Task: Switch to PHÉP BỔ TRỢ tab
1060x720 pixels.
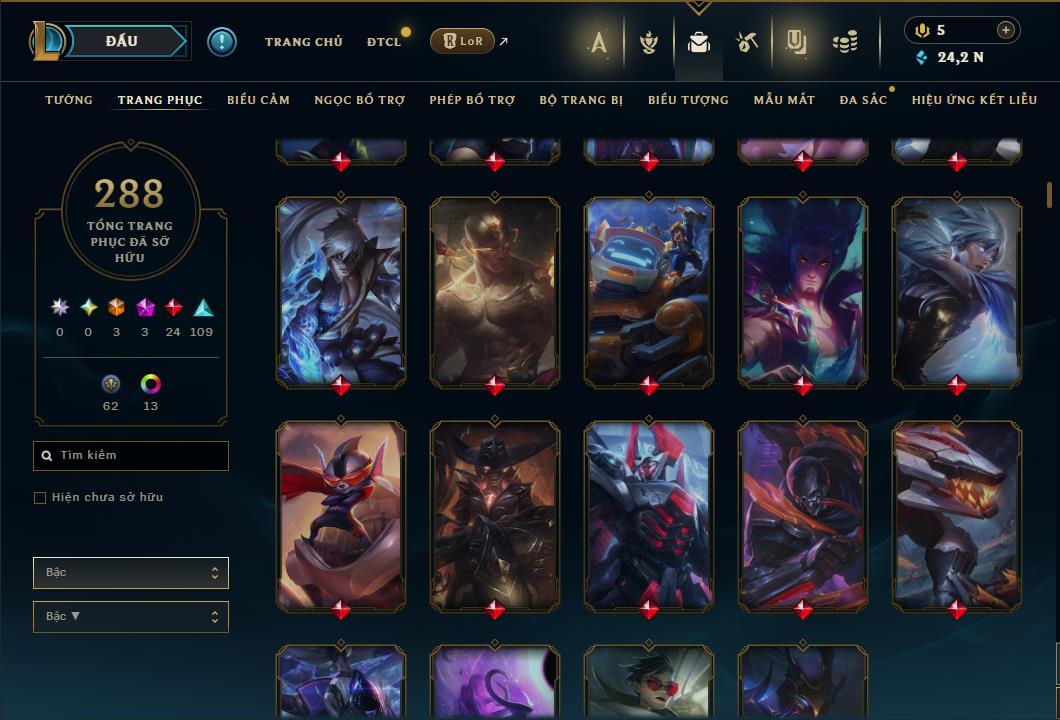Action: tap(472, 100)
